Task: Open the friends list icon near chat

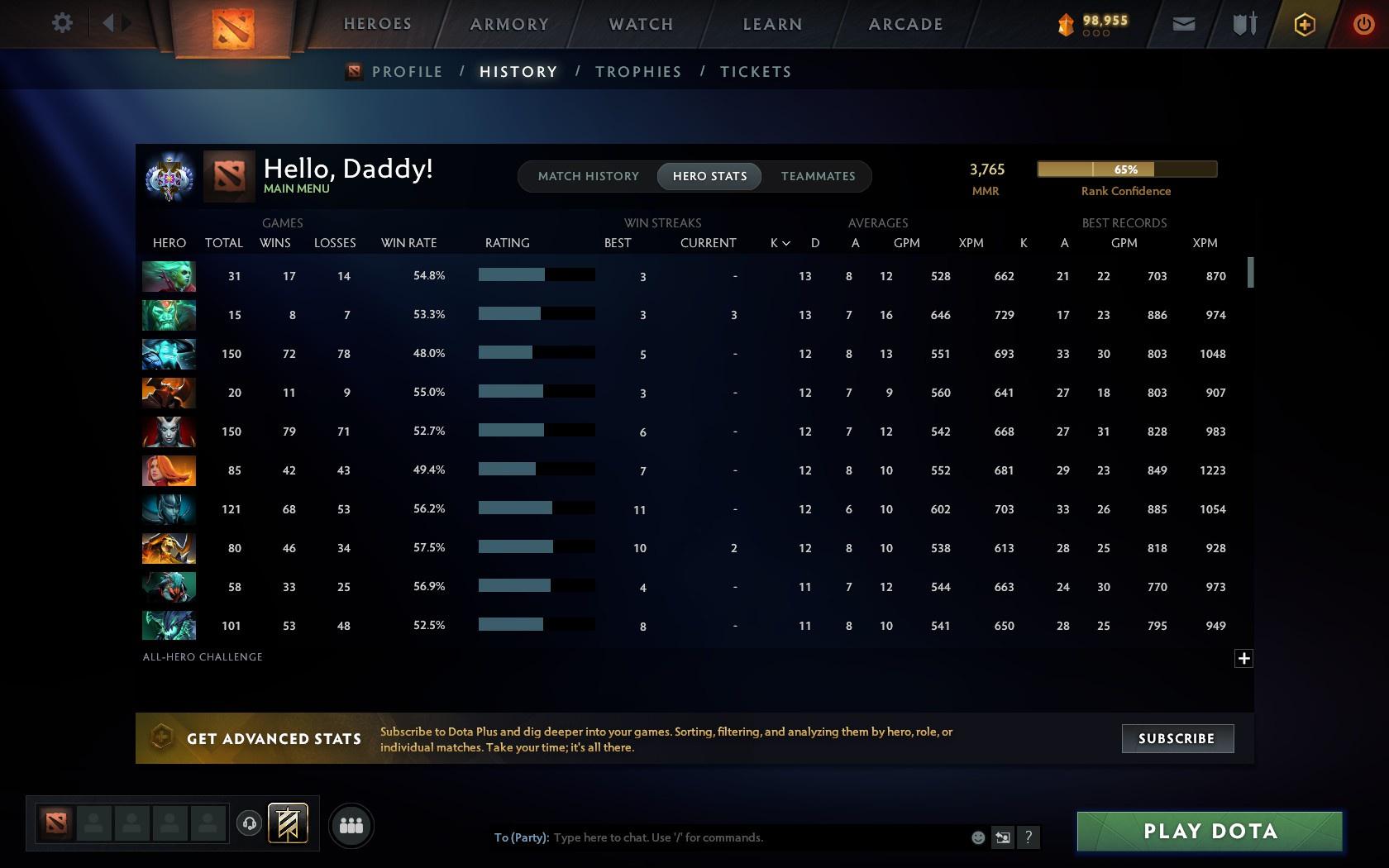Action: point(351,825)
